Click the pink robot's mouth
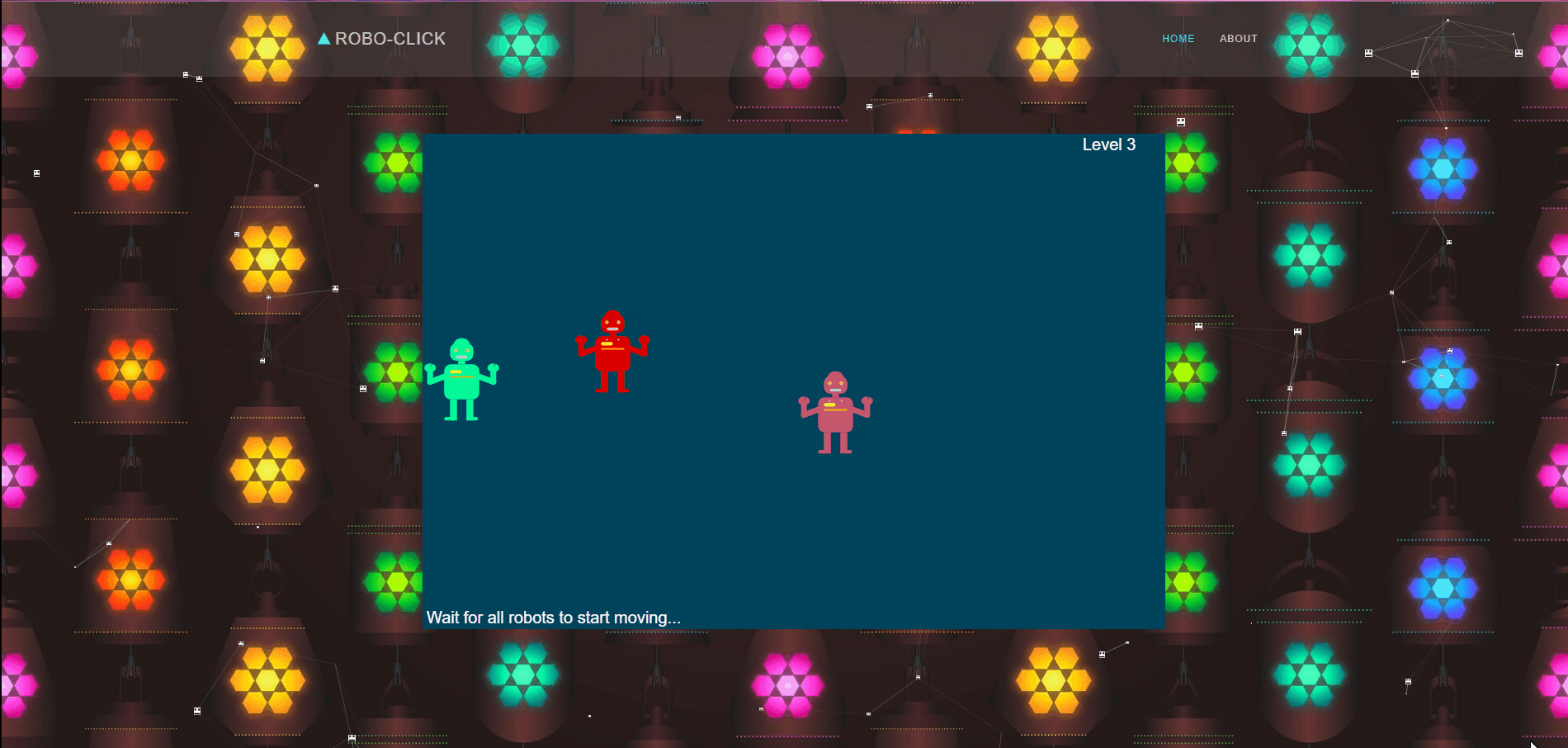This screenshot has width=1568, height=748. click(x=835, y=390)
